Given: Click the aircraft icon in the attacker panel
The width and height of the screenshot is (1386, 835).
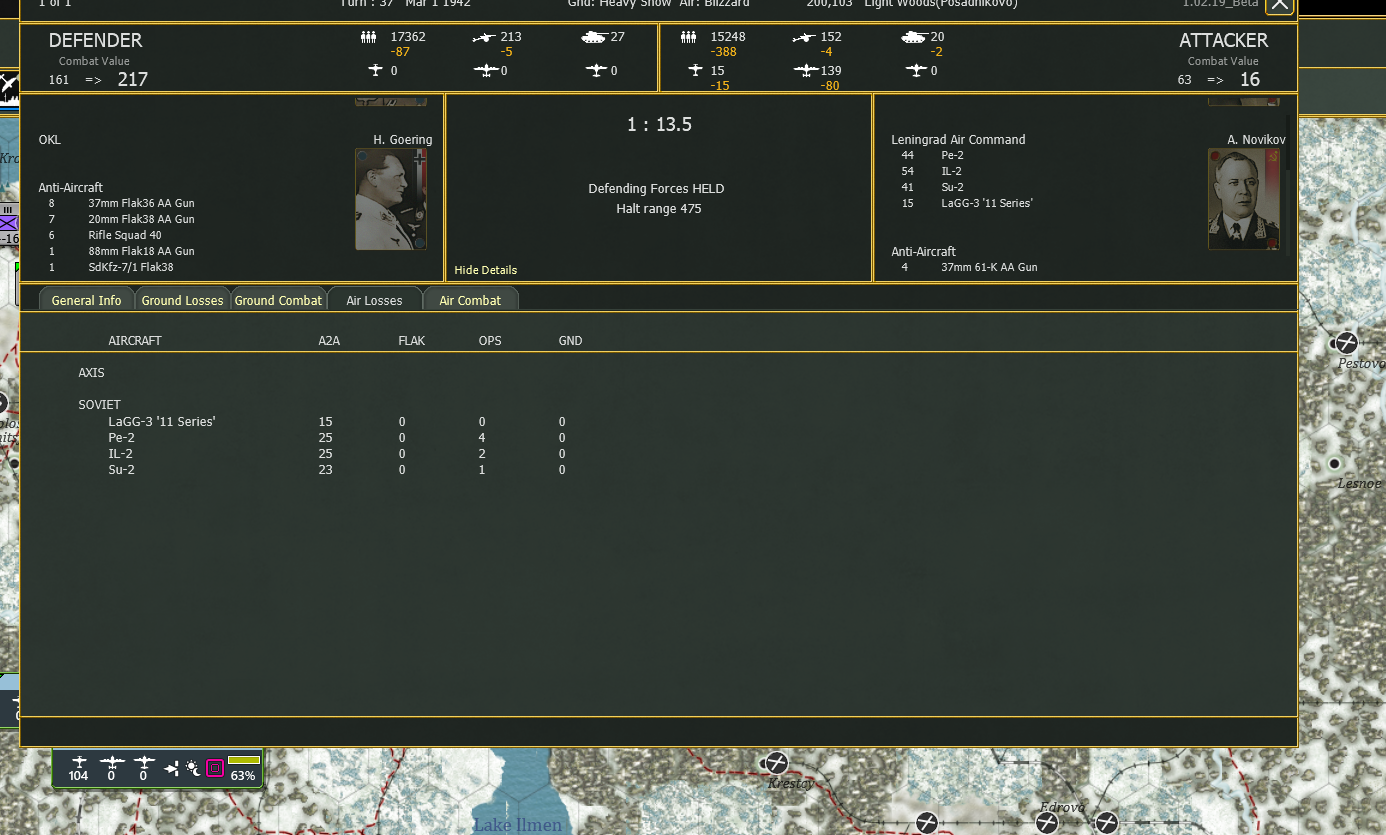Looking at the screenshot, I should coord(695,70).
